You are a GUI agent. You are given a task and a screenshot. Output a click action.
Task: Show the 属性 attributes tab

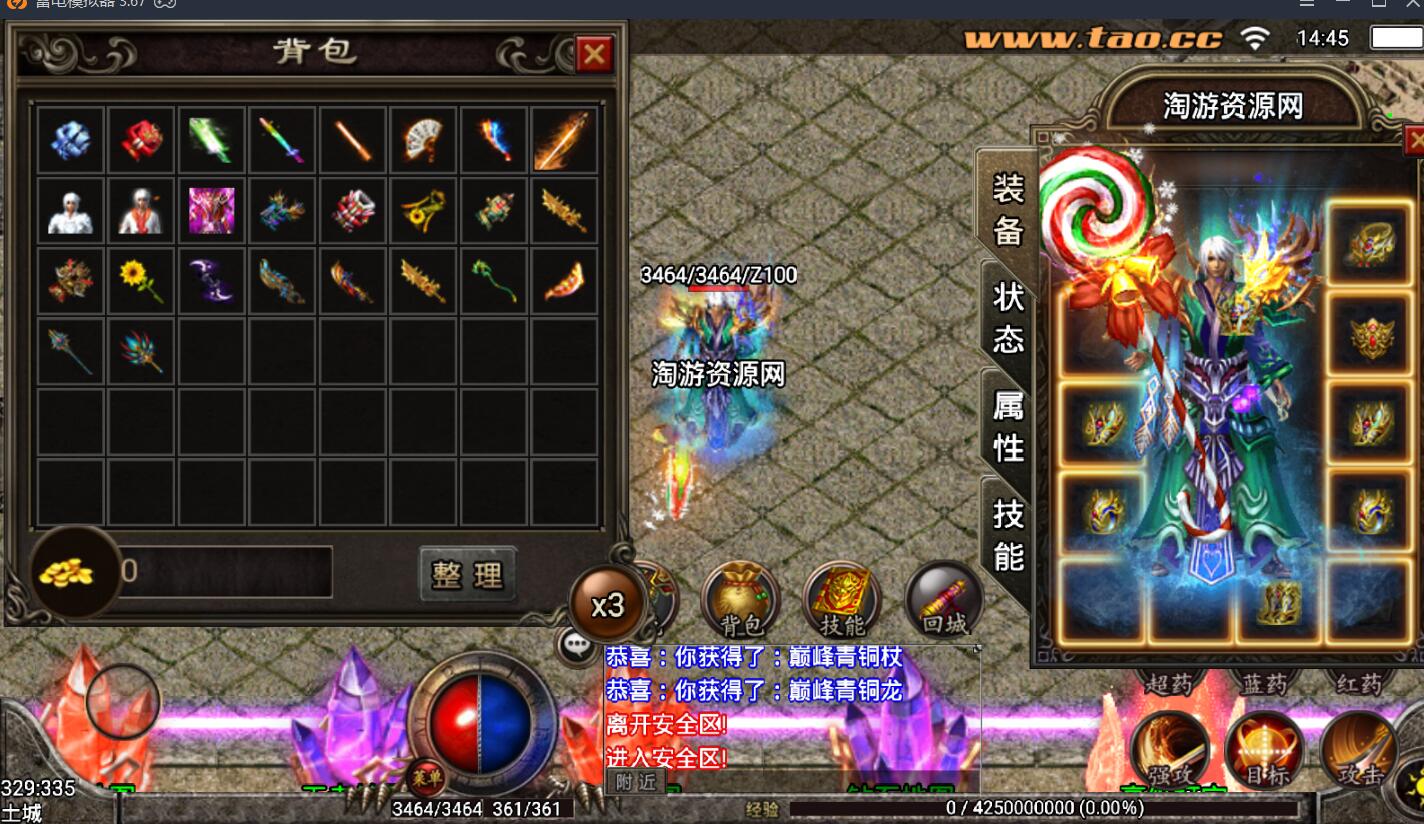click(x=1008, y=425)
